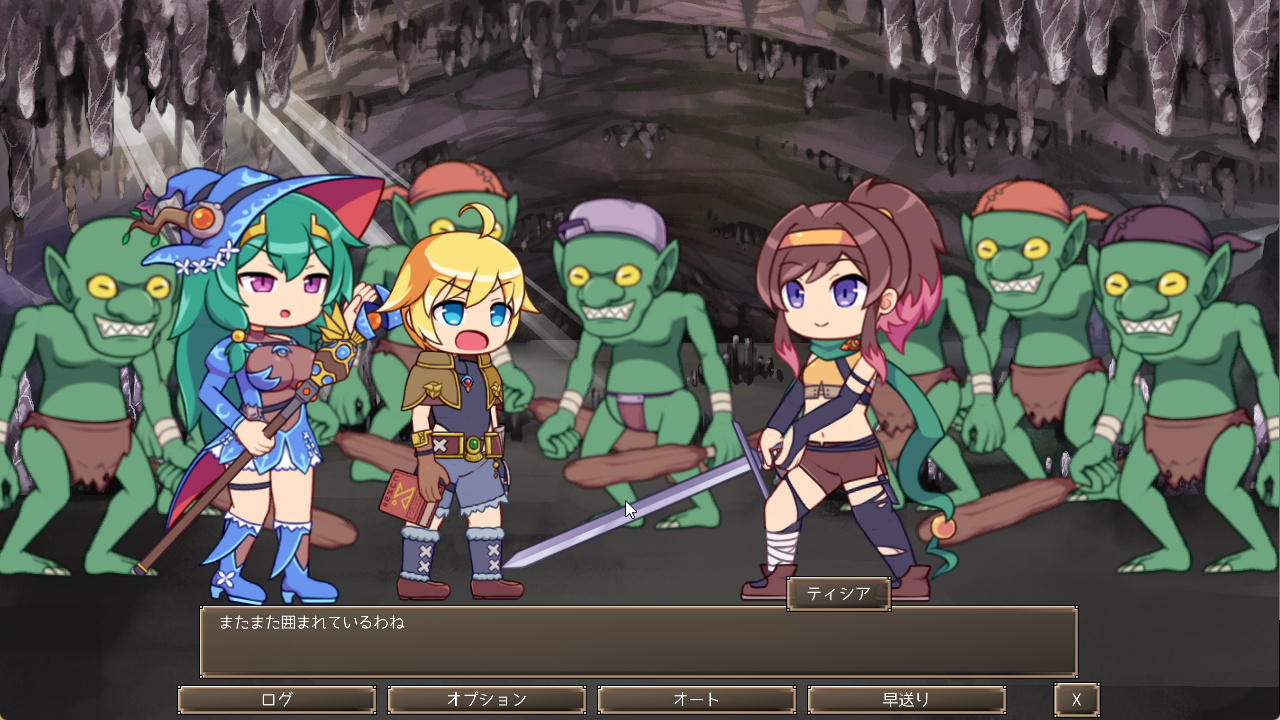Viewport: 1280px width, 720px height.
Task: Toggle オート auto-advance mode
Action: pos(697,700)
